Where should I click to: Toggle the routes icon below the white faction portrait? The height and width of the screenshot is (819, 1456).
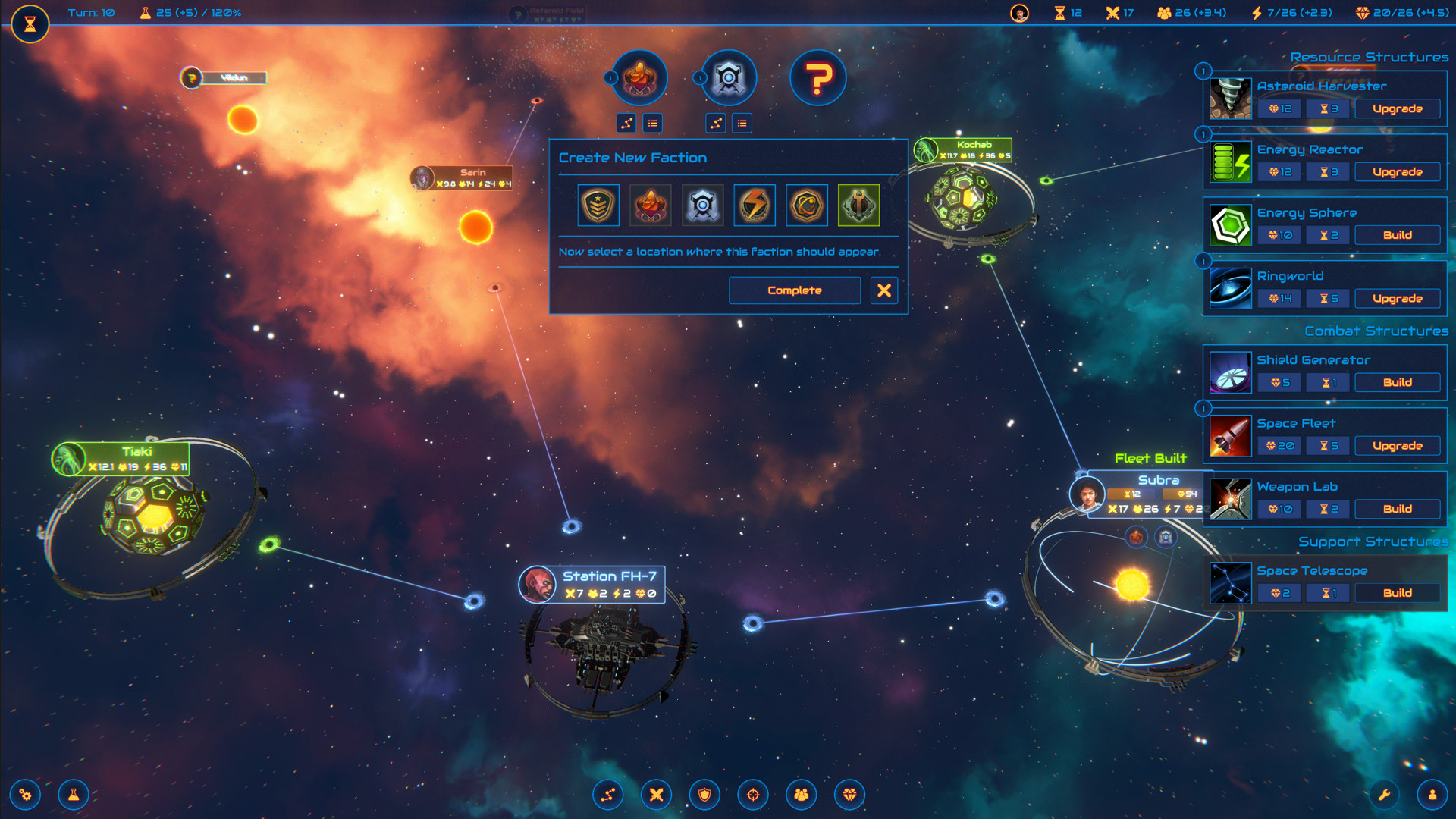coord(716,123)
